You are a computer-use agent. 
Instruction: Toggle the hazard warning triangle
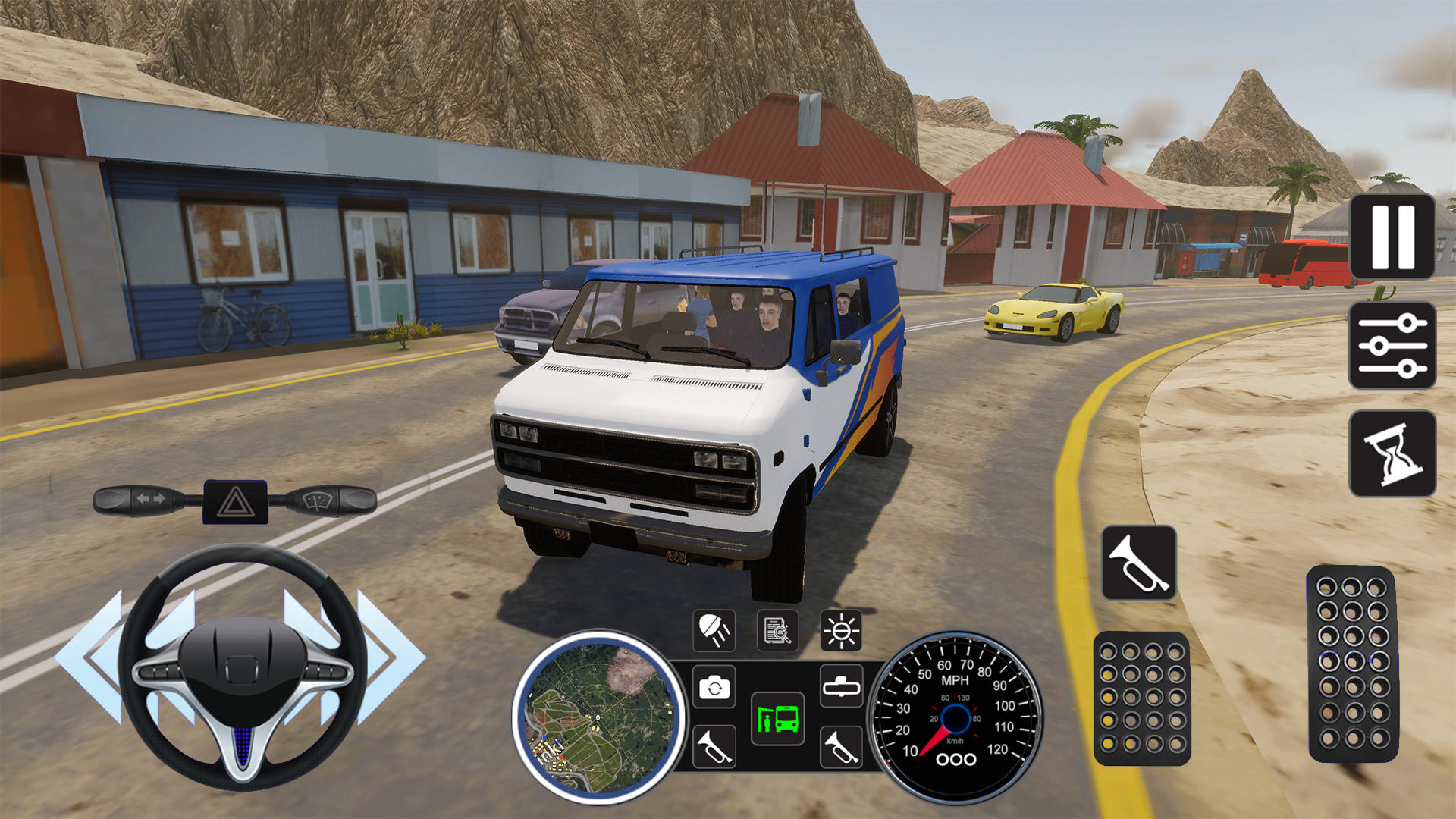pos(235,502)
